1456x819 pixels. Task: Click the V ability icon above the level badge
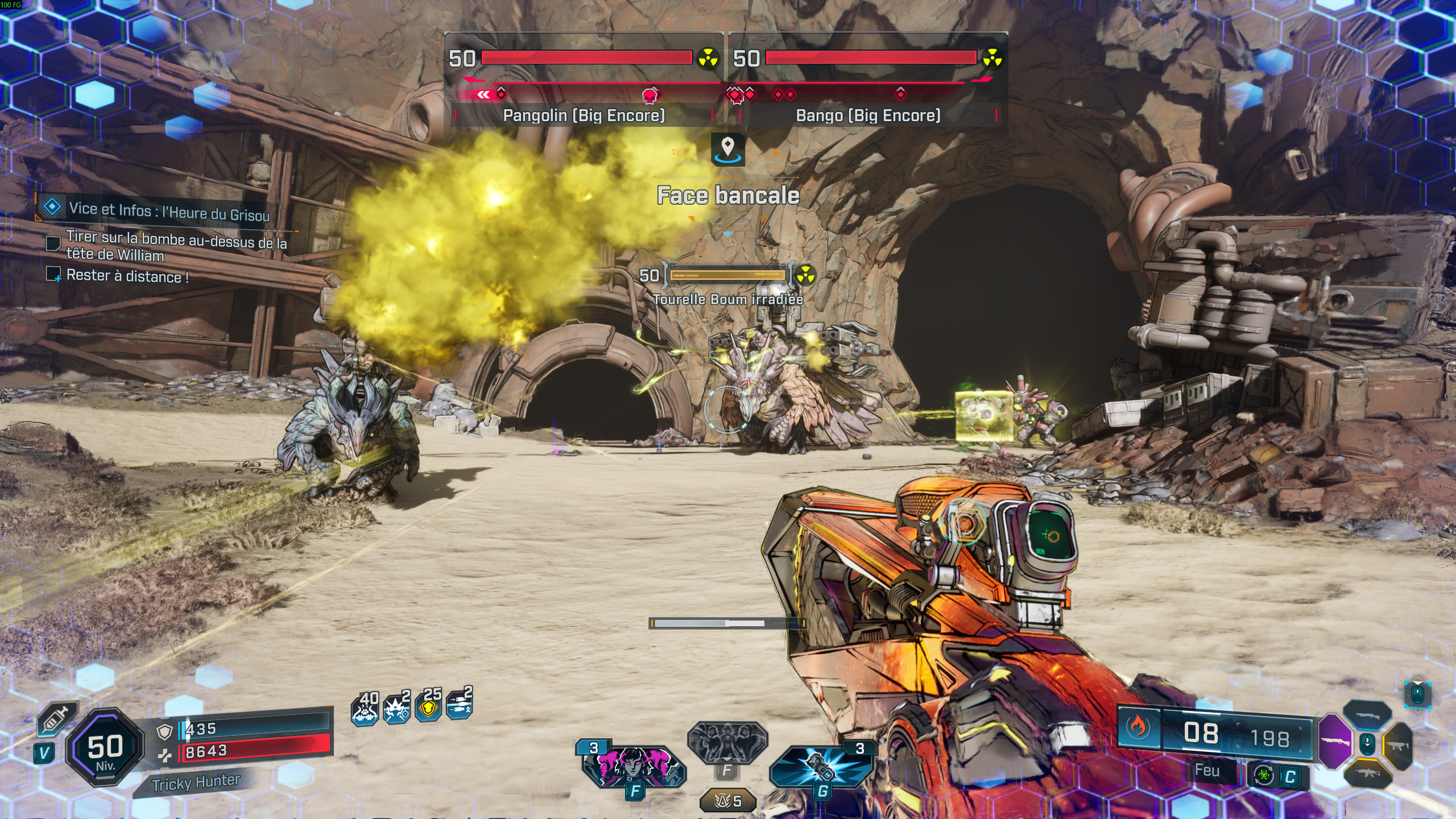tap(44, 754)
